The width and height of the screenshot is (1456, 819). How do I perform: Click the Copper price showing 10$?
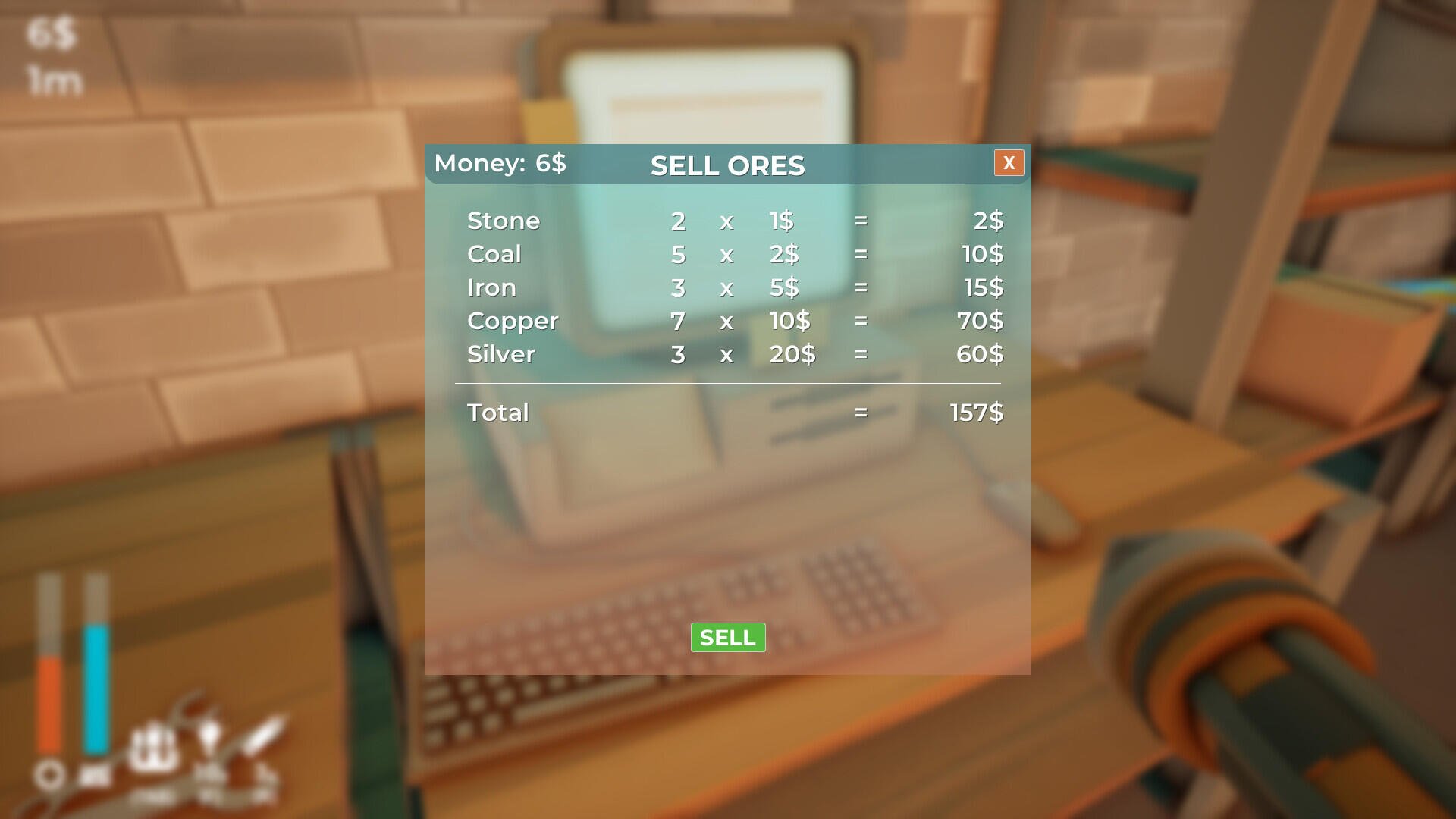(x=789, y=321)
